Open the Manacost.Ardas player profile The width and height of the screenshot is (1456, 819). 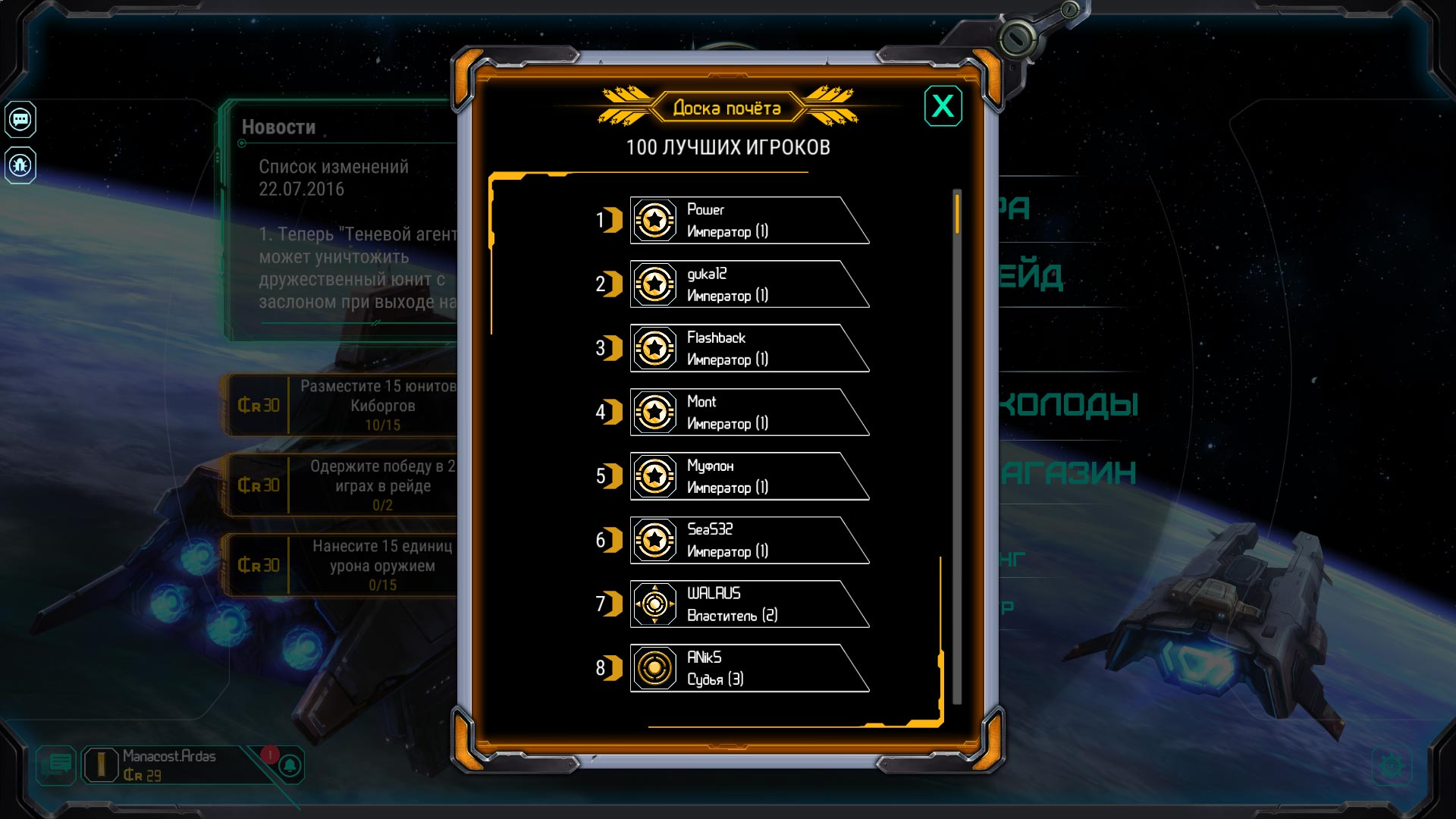click(x=167, y=765)
